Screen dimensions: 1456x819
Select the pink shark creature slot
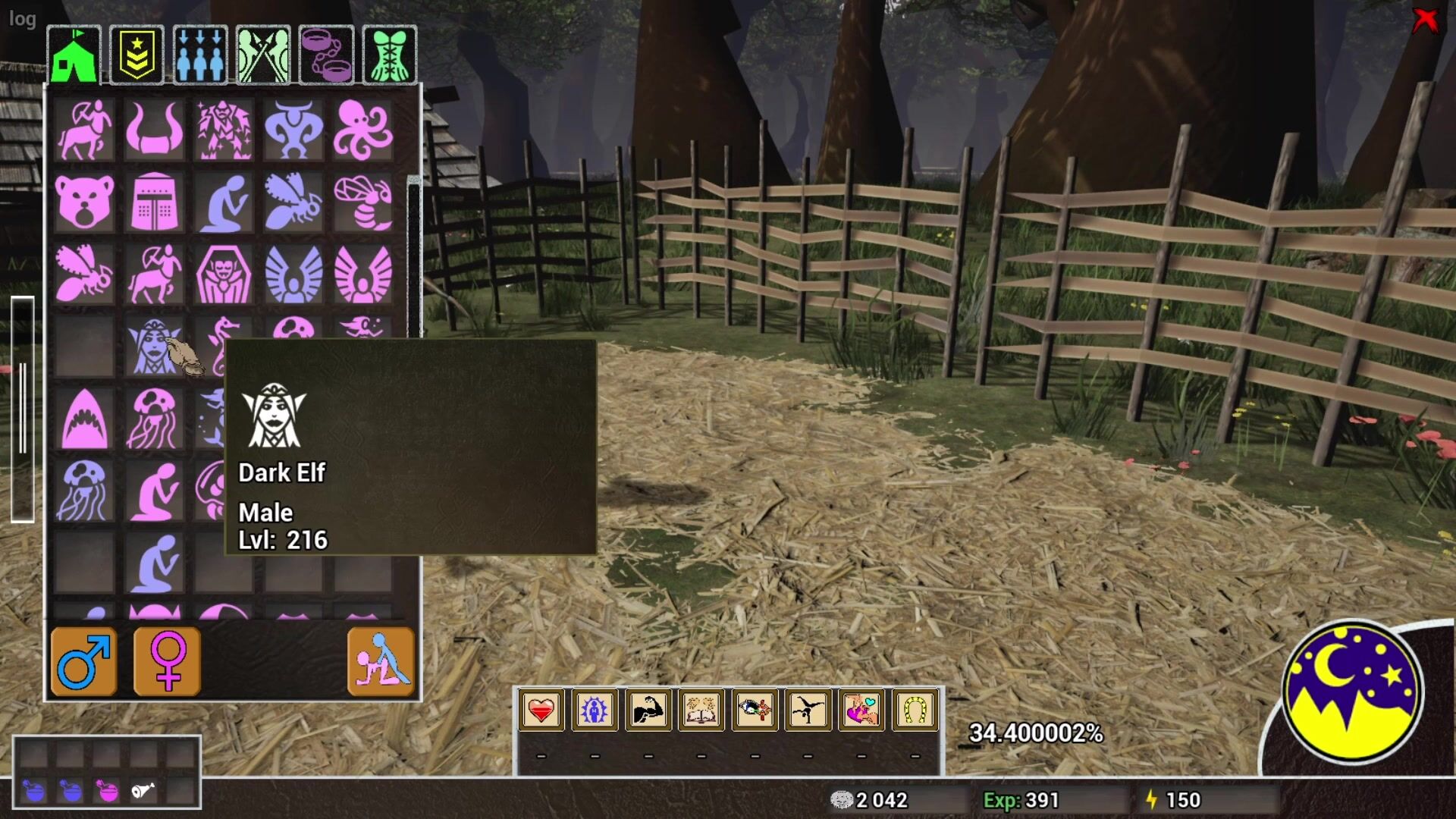point(84,419)
